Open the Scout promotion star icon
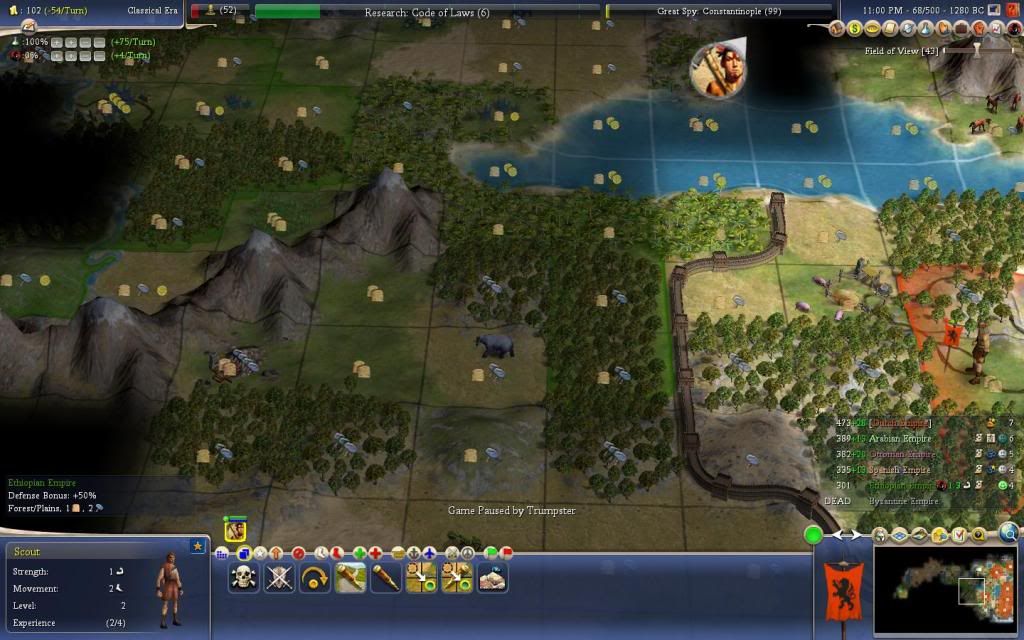 tap(197, 546)
